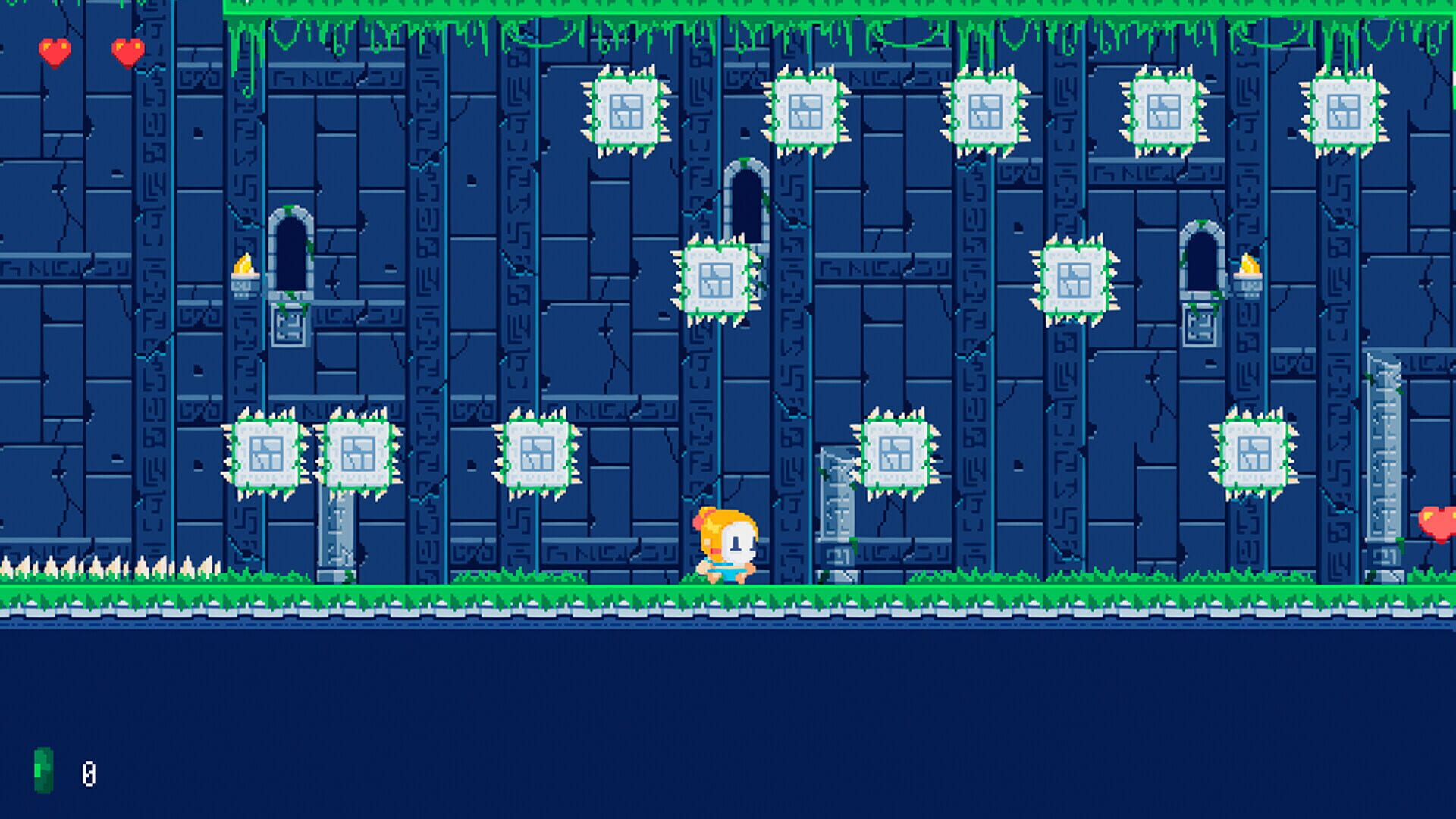Select the green coin counter icon

click(43, 770)
